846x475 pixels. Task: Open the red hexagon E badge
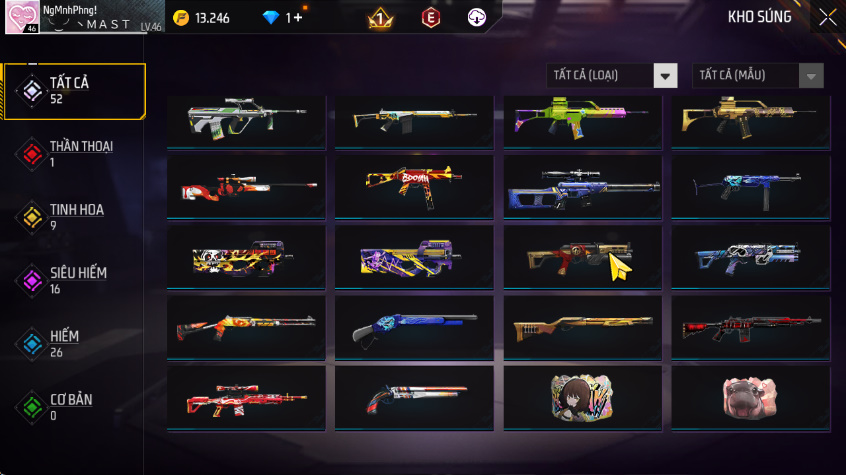430,18
